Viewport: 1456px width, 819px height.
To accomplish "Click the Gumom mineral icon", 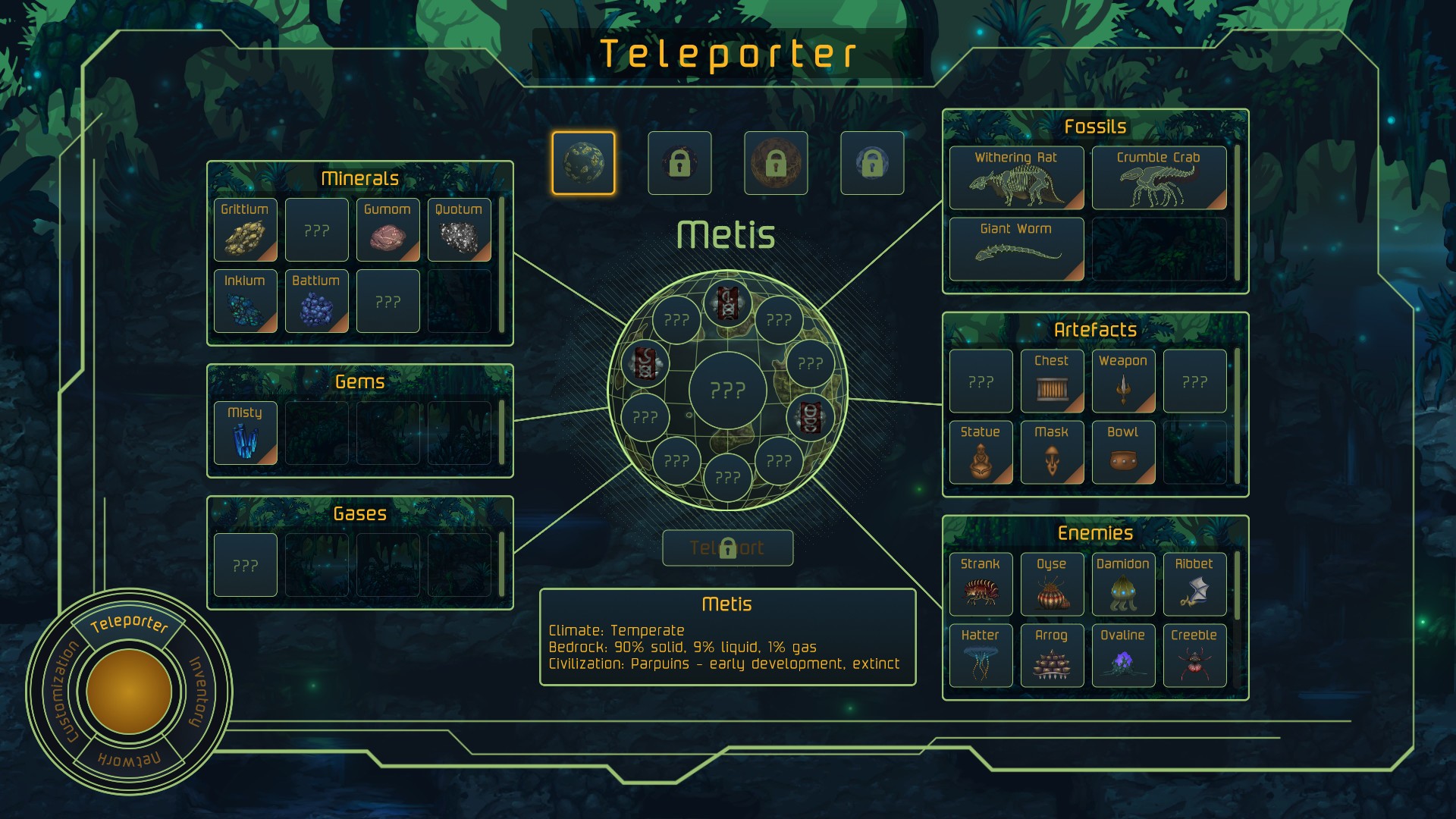I will tap(387, 230).
